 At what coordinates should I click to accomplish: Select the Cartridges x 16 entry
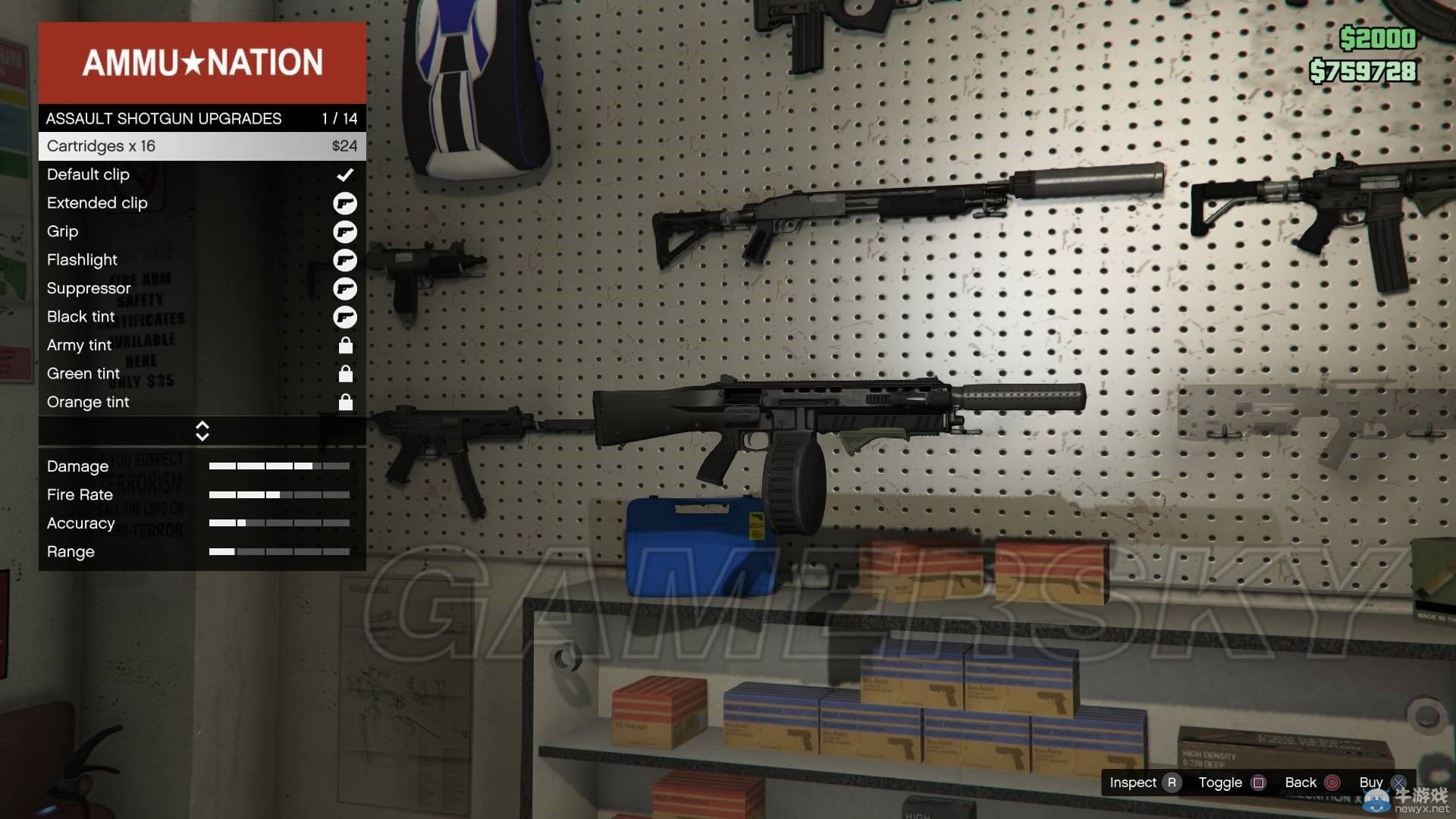(x=202, y=146)
